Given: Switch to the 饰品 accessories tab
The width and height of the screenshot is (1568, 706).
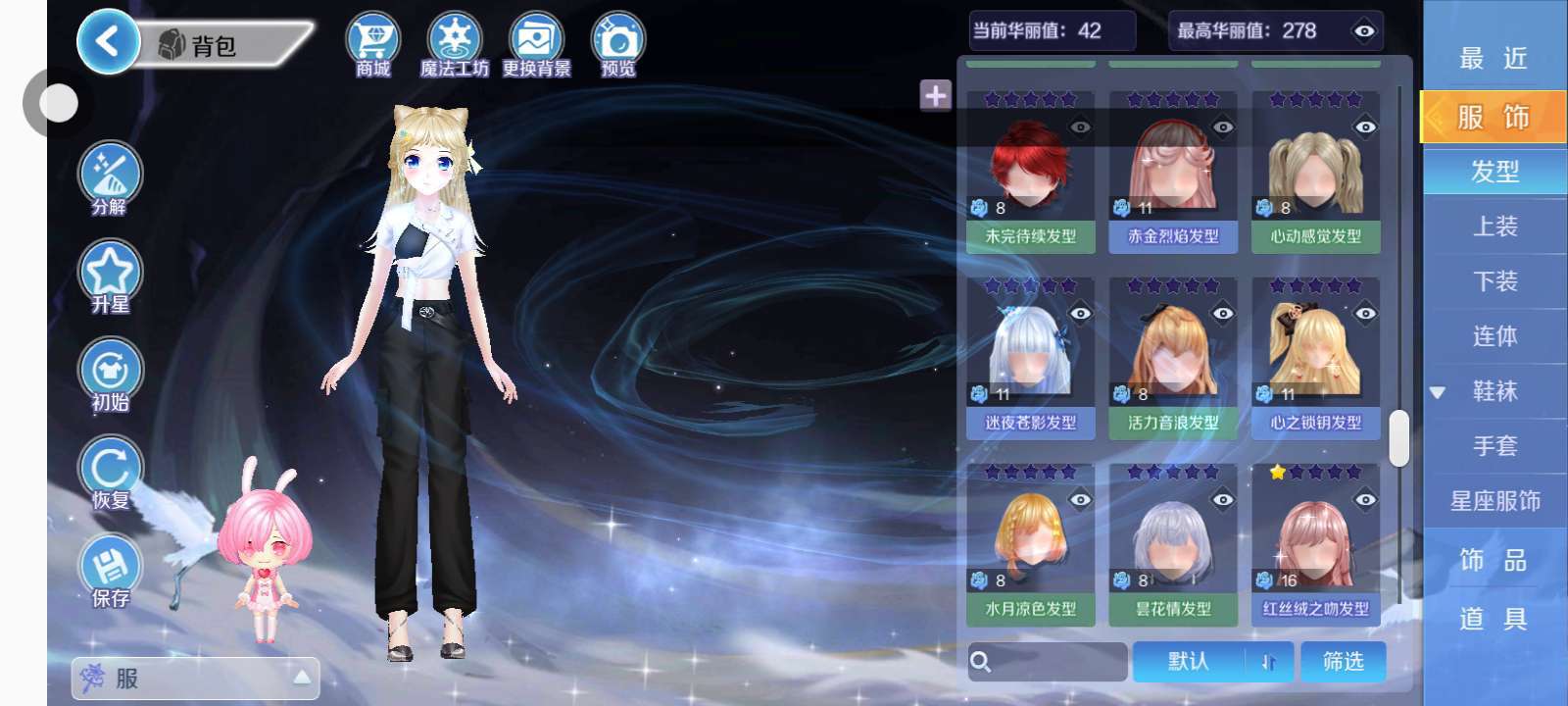Looking at the screenshot, I should pyautogui.click(x=1494, y=560).
